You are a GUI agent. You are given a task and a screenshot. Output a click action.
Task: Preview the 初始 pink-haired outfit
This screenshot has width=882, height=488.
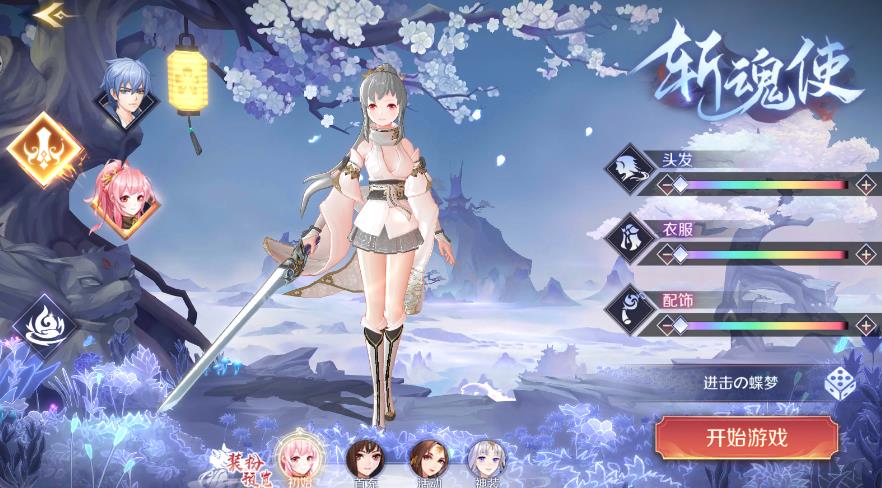click(x=296, y=457)
